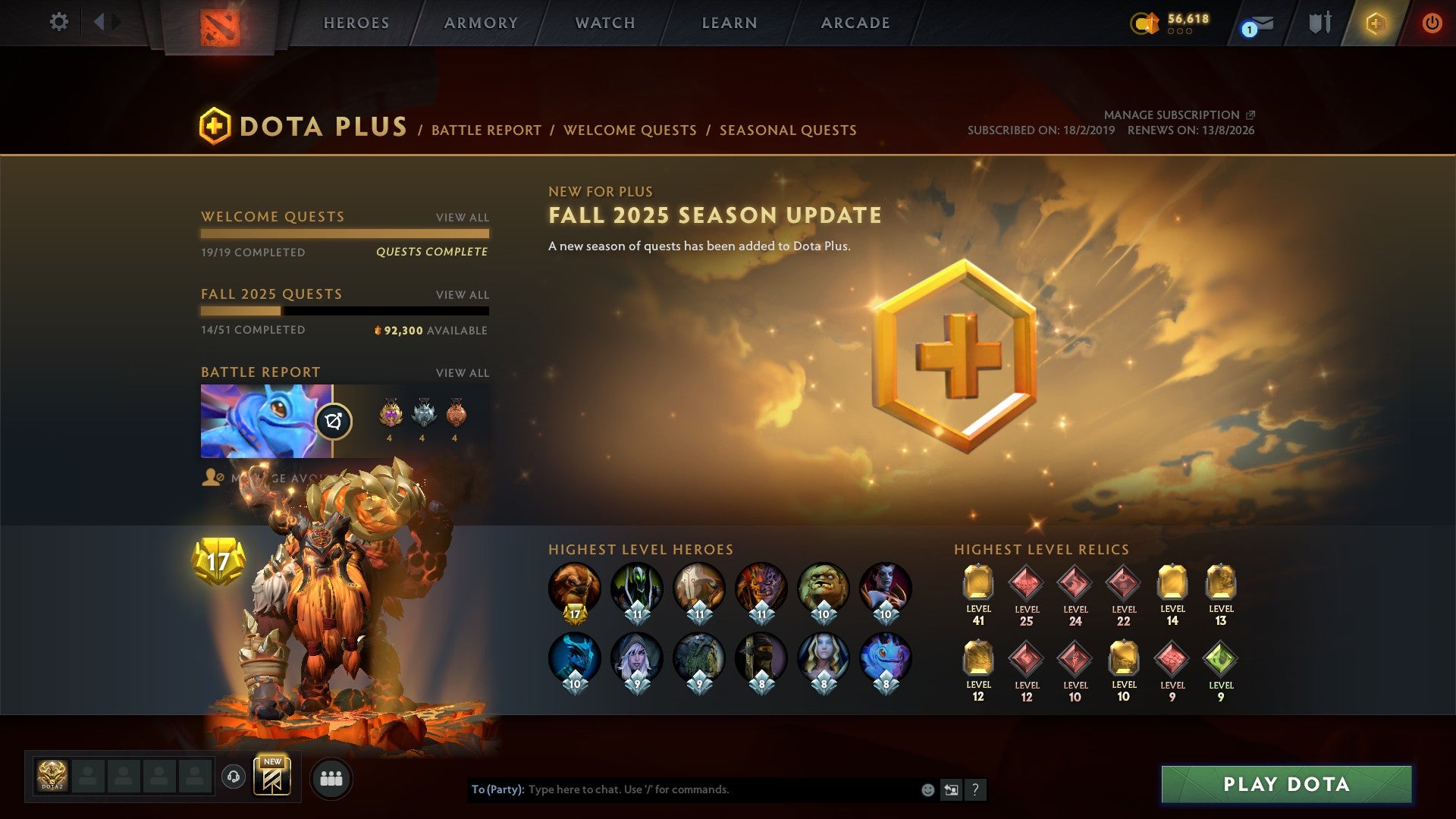Click the Fall 2025 quests progress bar
The width and height of the screenshot is (1456, 819).
click(x=345, y=312)
